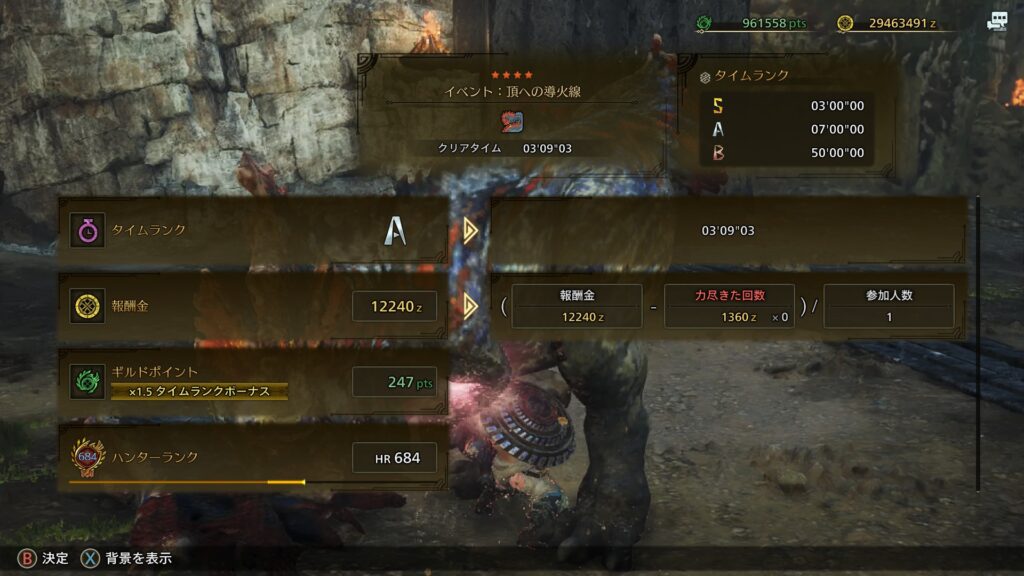This screenshot has width=1024, height=576.
Task: Click the monster icon under the quest title
Action: tap(512, 122)
